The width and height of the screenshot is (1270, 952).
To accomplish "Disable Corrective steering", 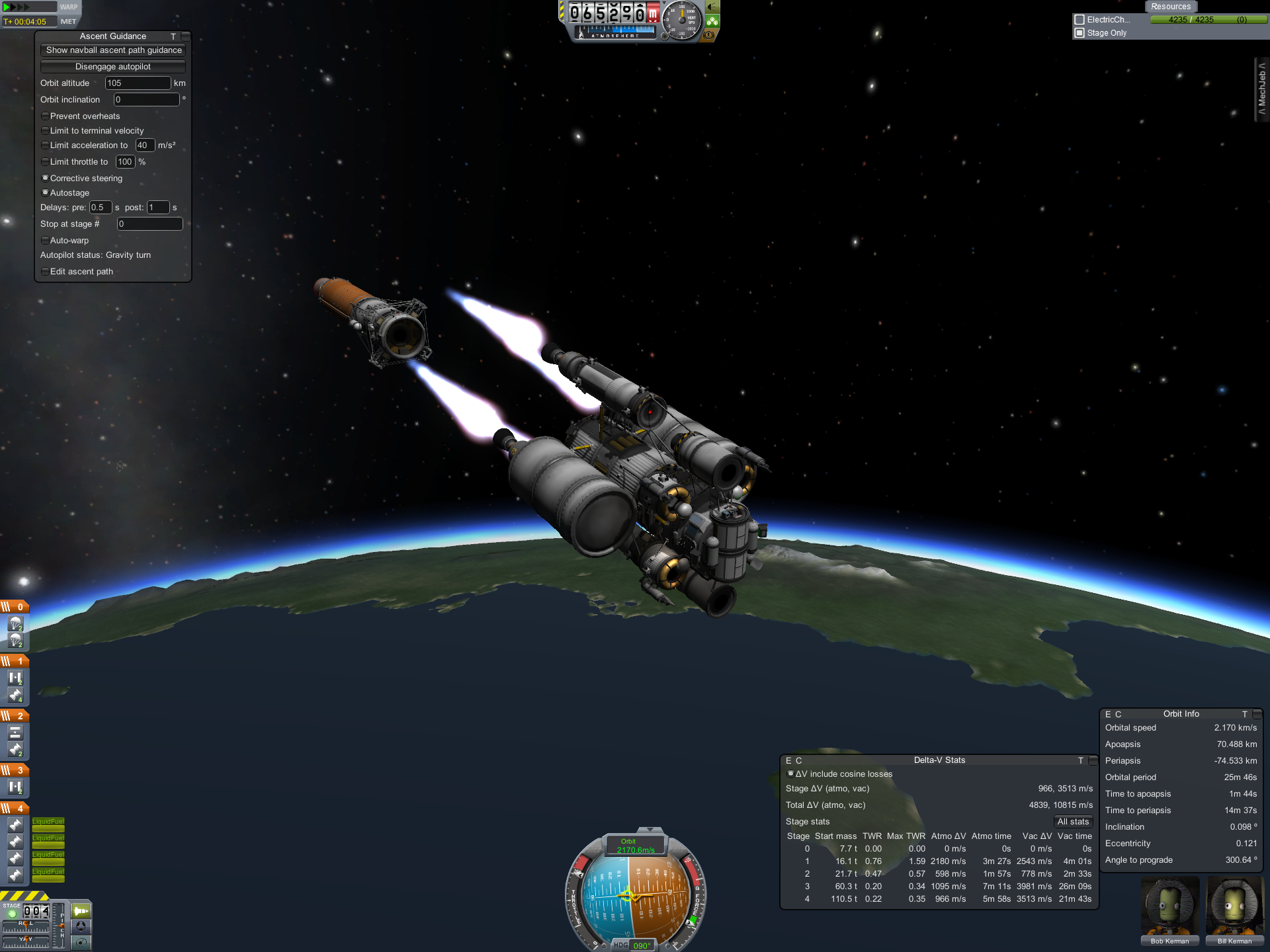I will [x=45, y=178].
